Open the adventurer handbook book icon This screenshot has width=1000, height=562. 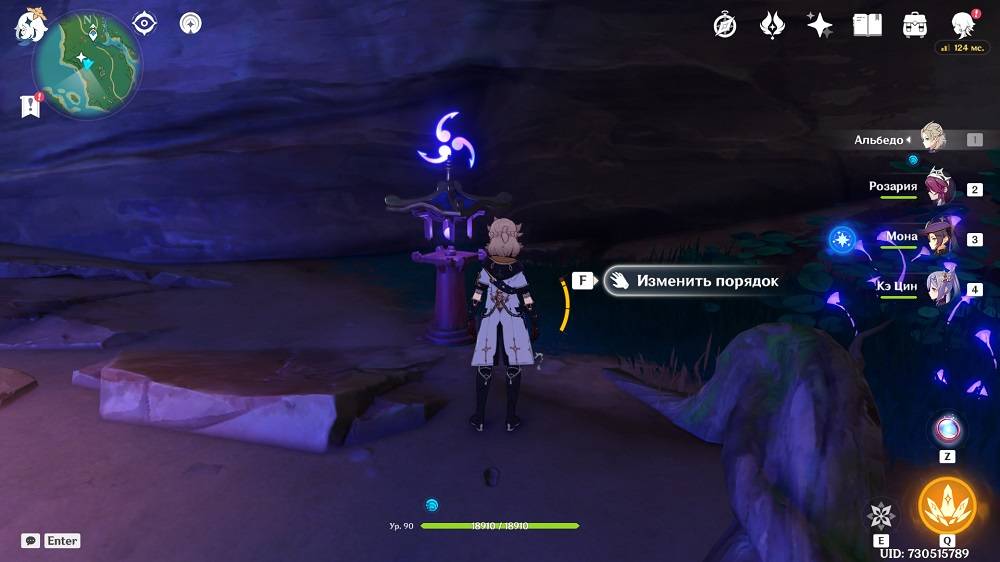[x=867, y=25]
